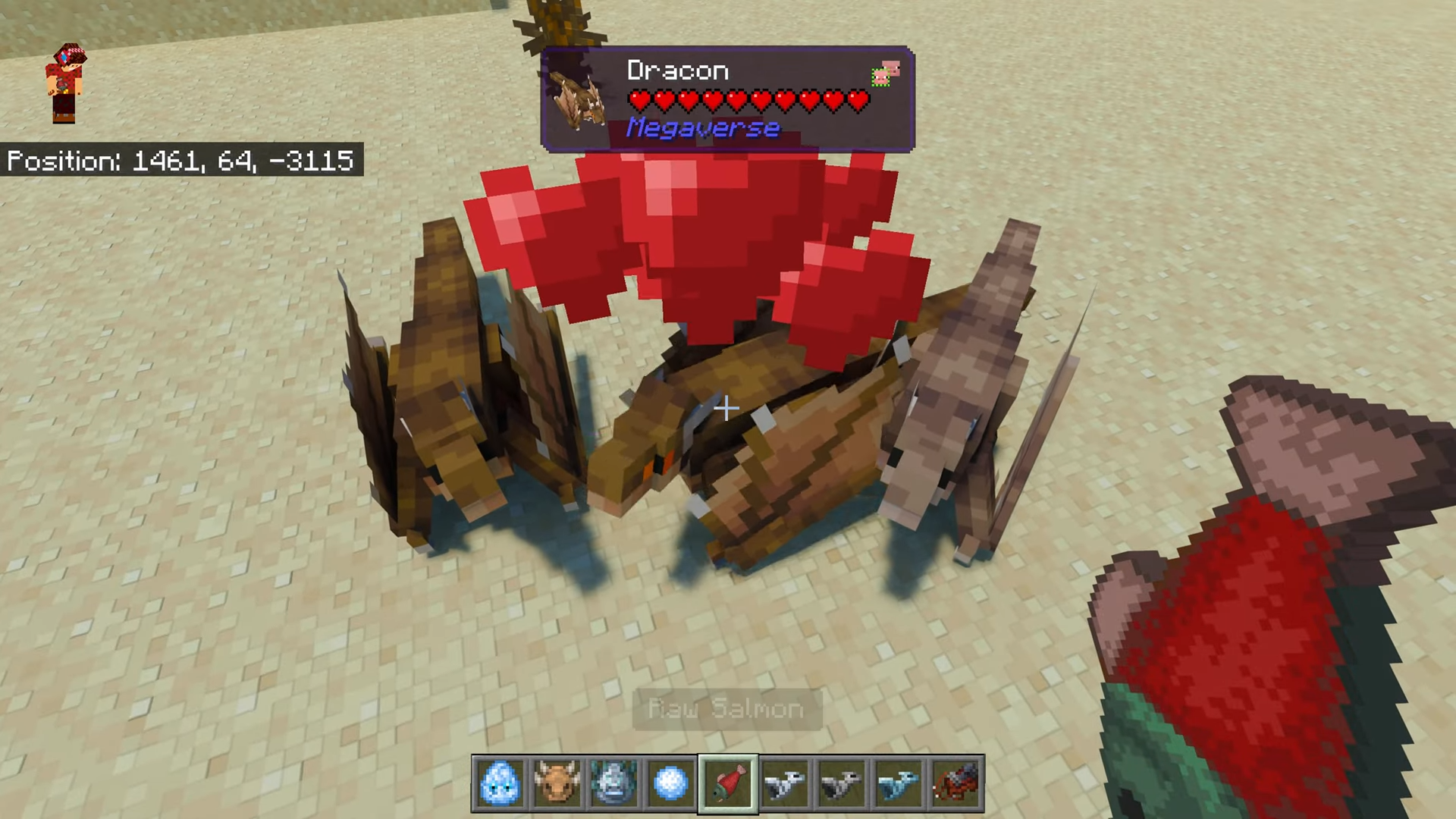Viewport: 1456px width, 819px height.
Task: Select the gray dragon head with teal frills
Action: coord(614,783)
